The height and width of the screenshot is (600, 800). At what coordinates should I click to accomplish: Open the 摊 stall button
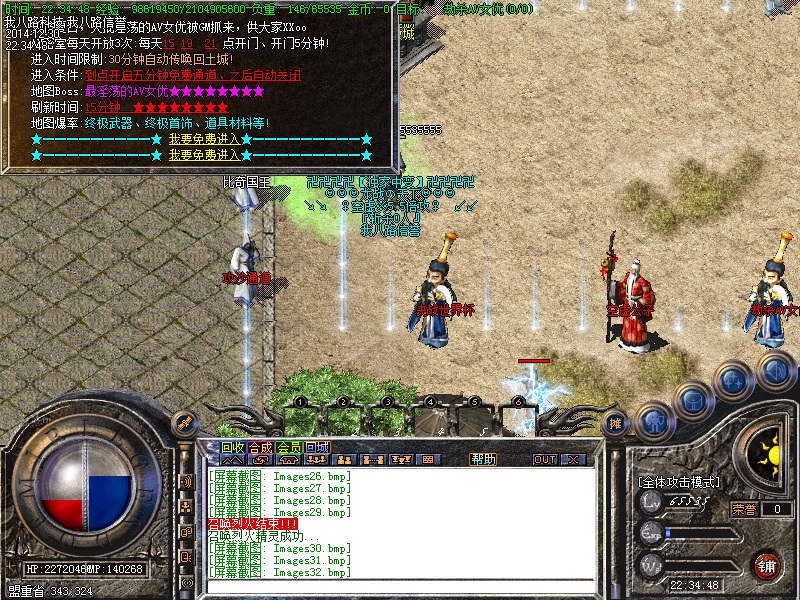pyautogui.click(x=617, y=424)
